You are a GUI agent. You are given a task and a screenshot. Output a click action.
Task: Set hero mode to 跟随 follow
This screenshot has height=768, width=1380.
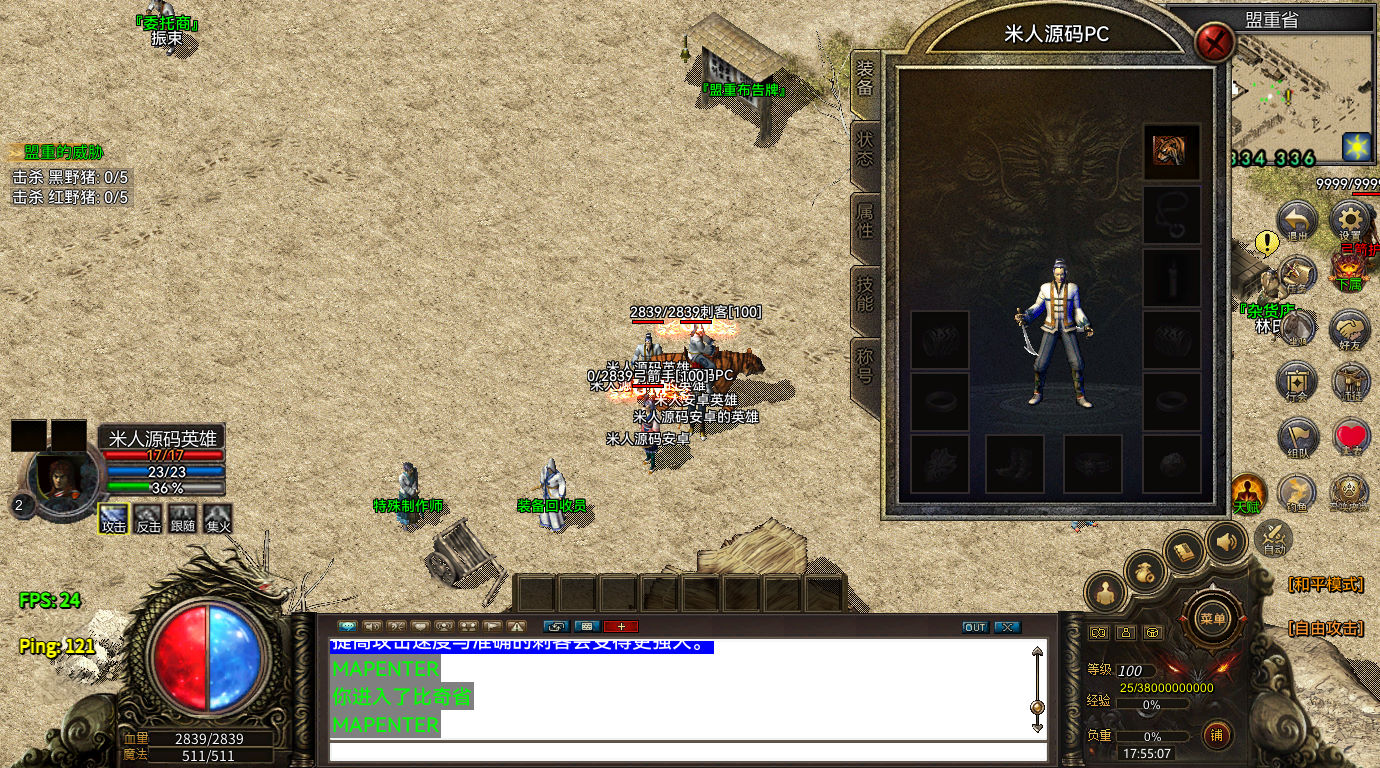click(182, 518)
